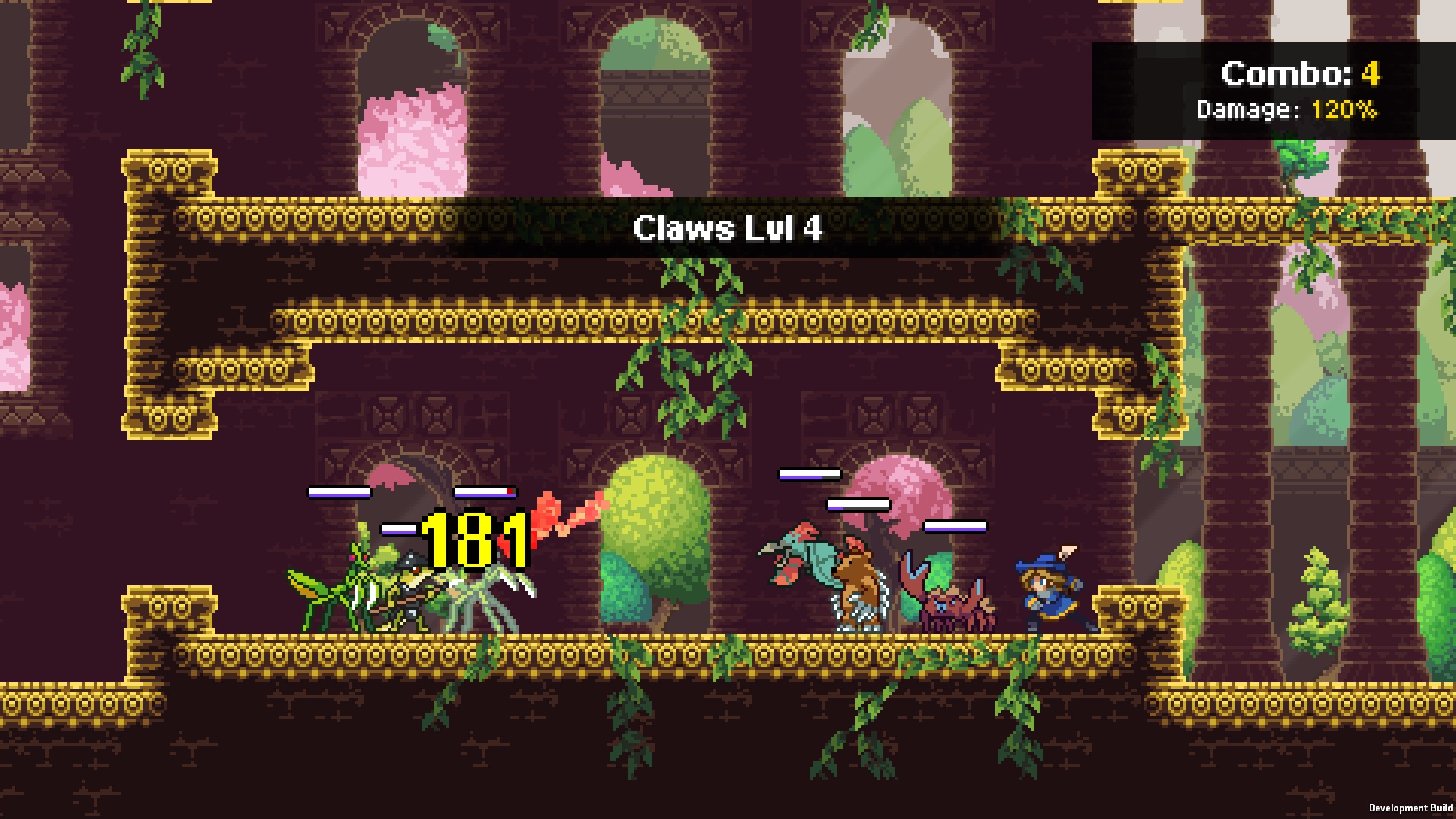Toggle the mantis health bar
Screen dimensions: 1456x819
340,491
